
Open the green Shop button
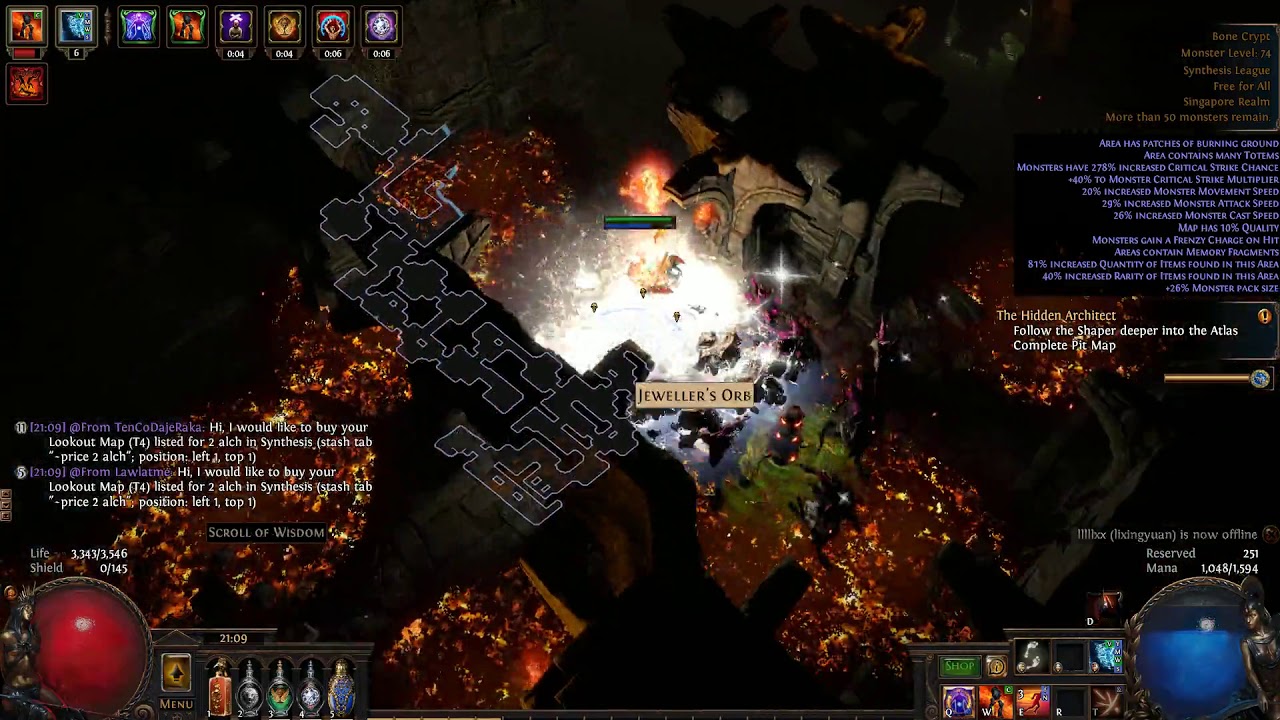959,666
